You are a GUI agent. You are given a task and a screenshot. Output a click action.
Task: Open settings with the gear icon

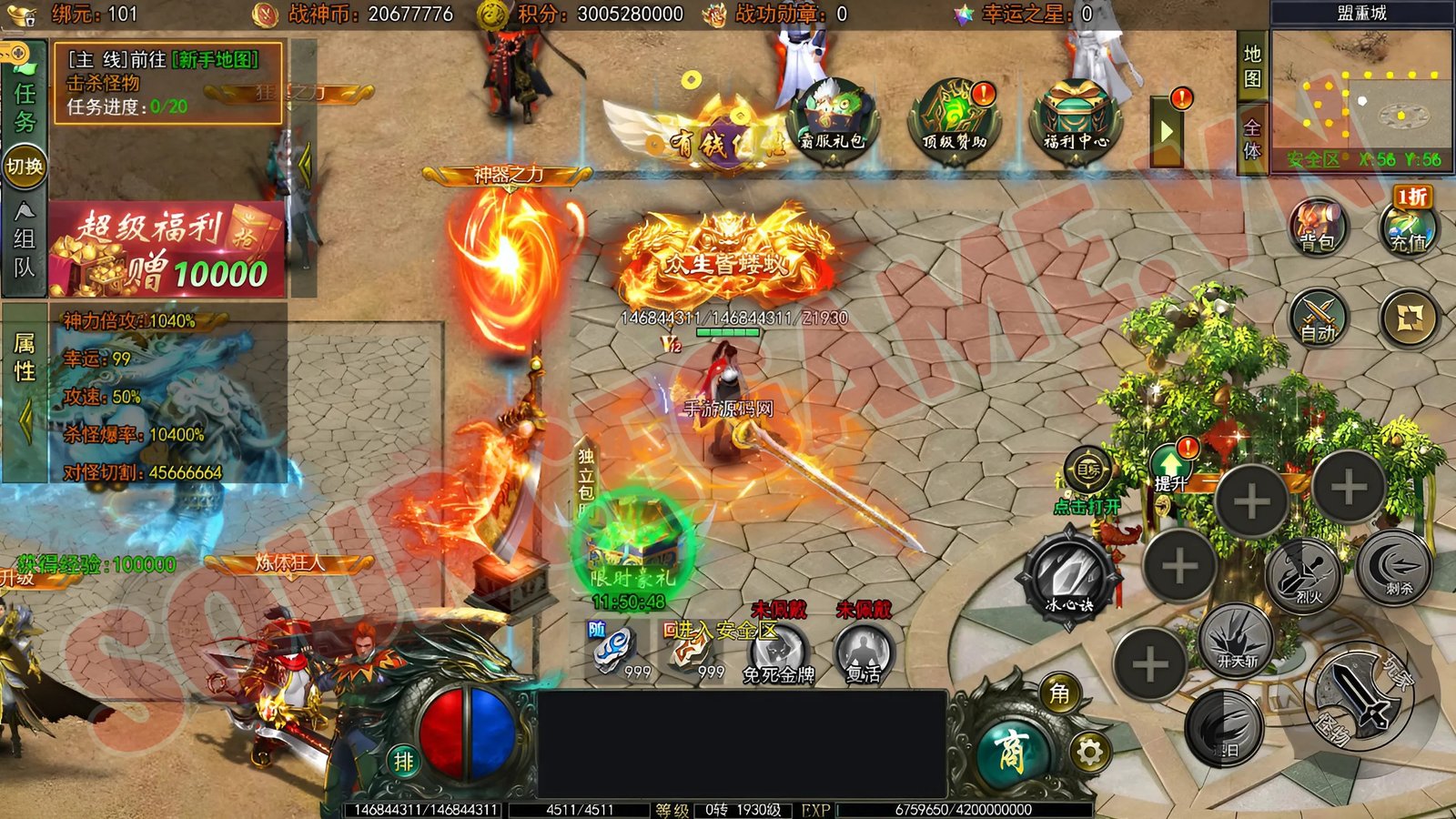[x=1089, y=752]
